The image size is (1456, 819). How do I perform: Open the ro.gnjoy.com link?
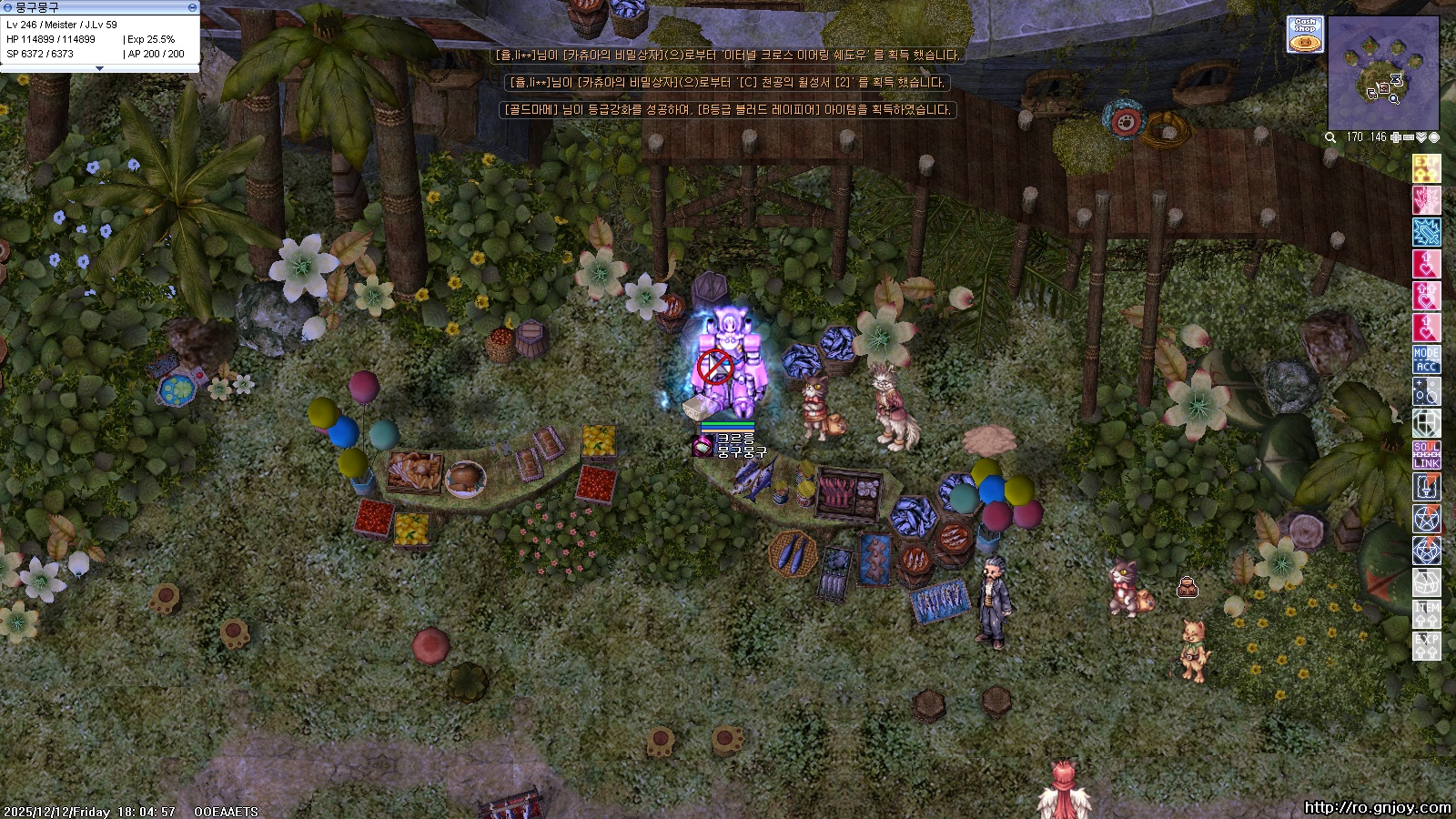point(1377,807)
